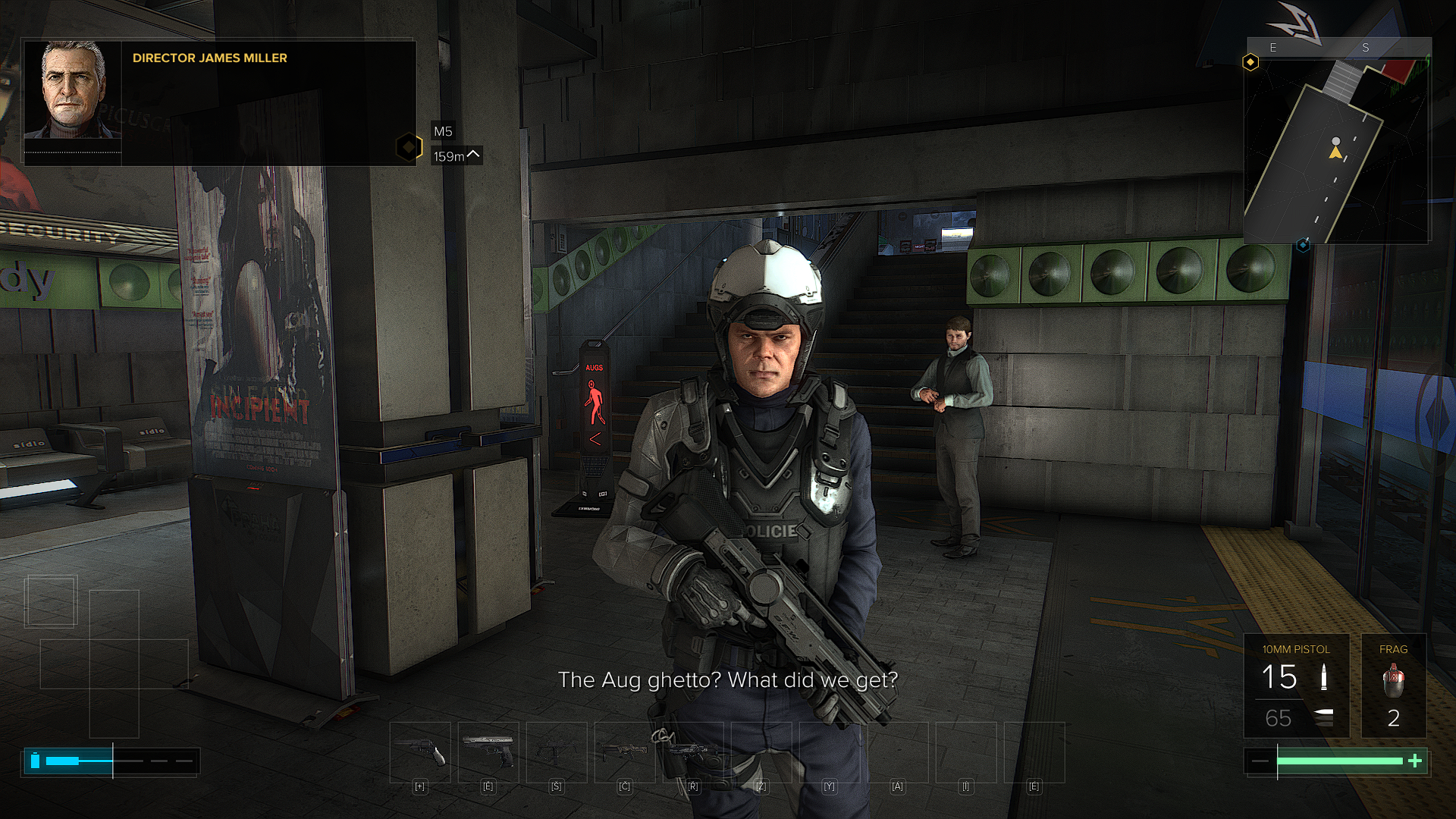Select the submachine gun hotbar slot
1456x819 pixels.
pyautogui.click(x=557, y=752)
